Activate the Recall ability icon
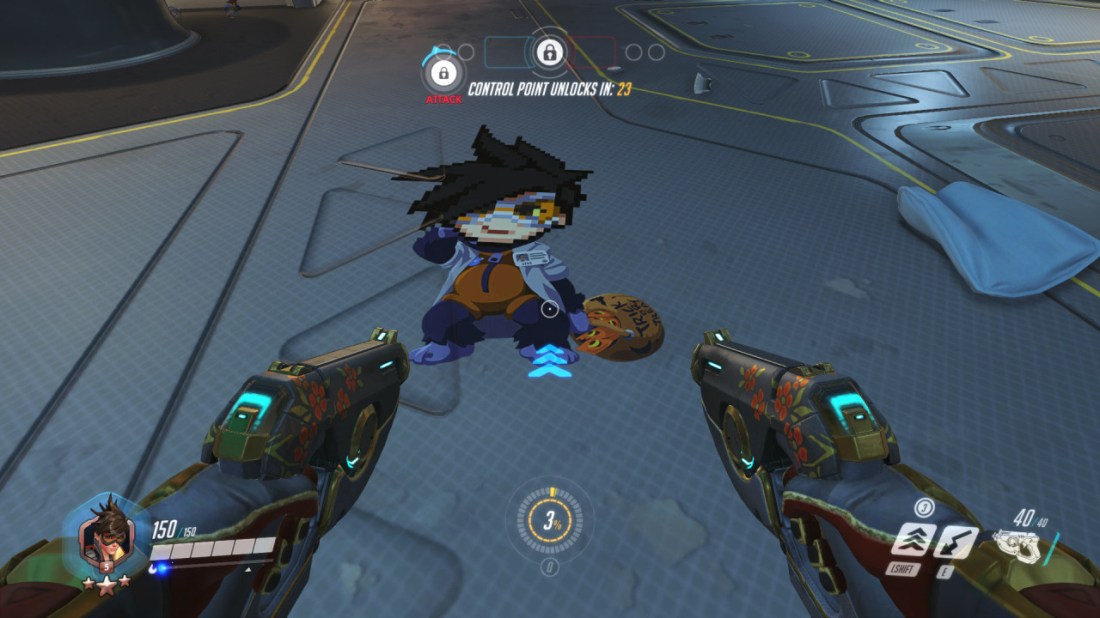1100x618 pixels. [x=958, y=541]
